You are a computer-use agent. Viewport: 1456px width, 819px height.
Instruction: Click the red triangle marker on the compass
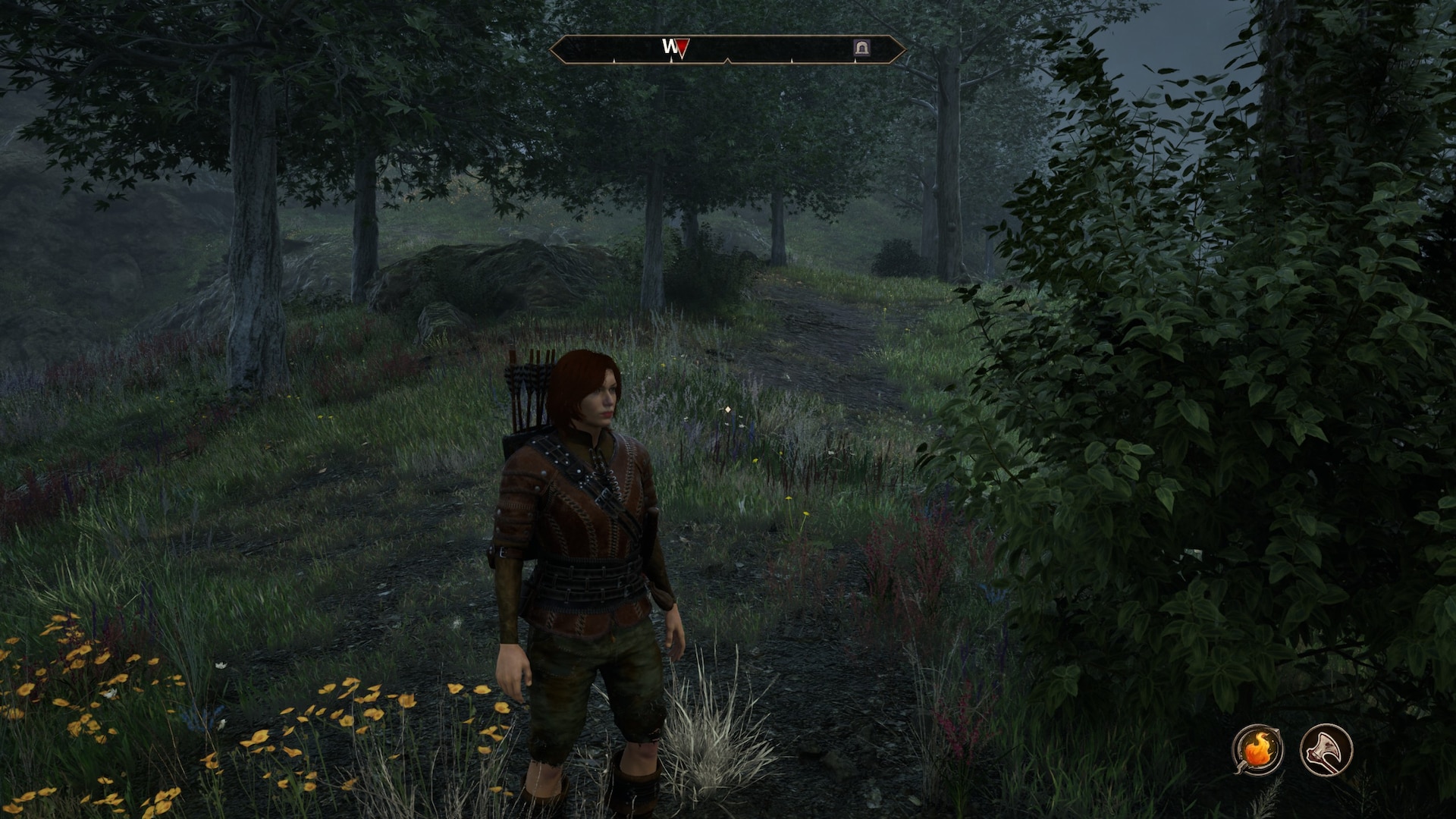coord(682,48)
